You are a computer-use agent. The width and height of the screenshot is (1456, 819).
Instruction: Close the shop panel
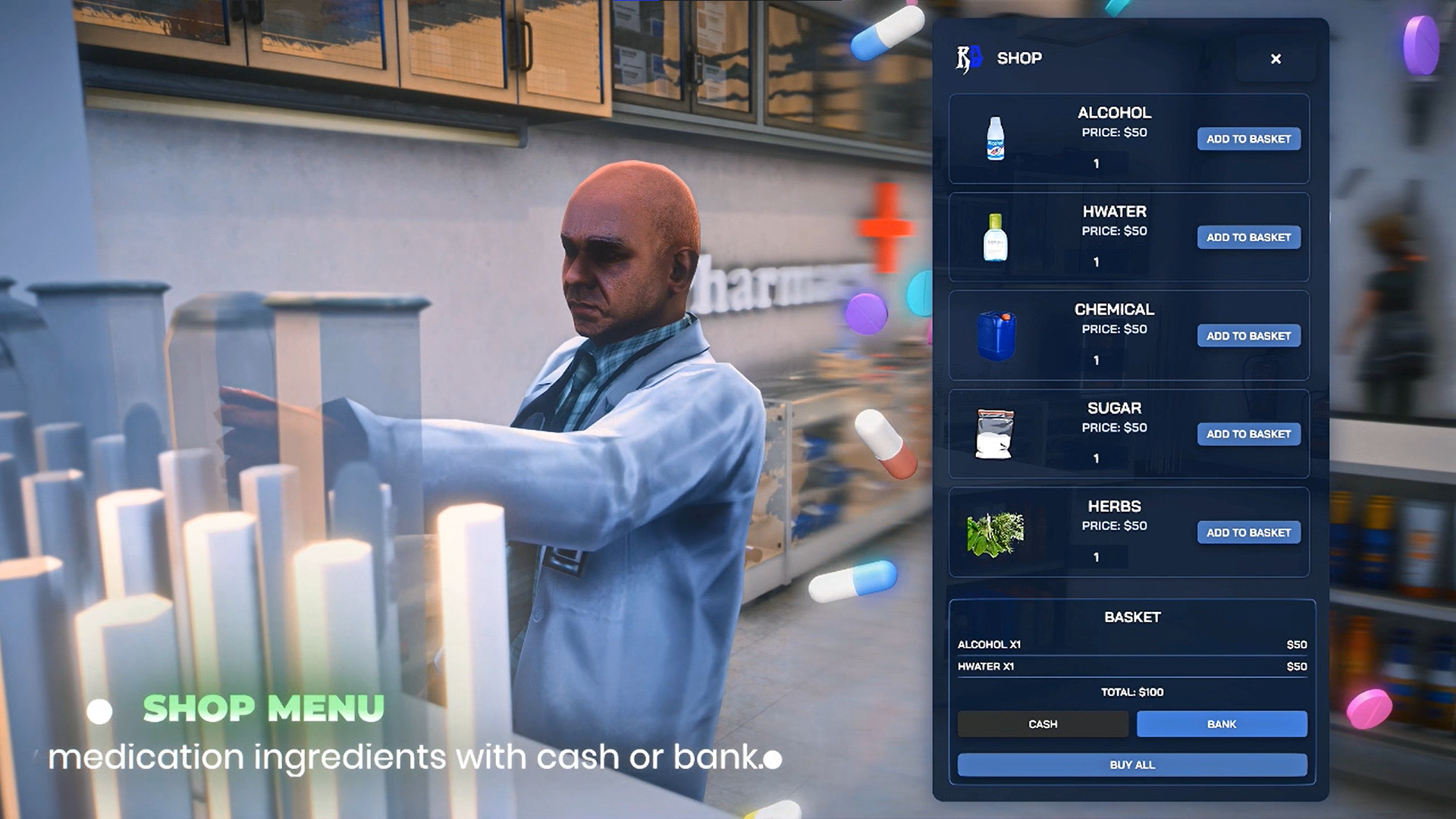(1276, 59)
